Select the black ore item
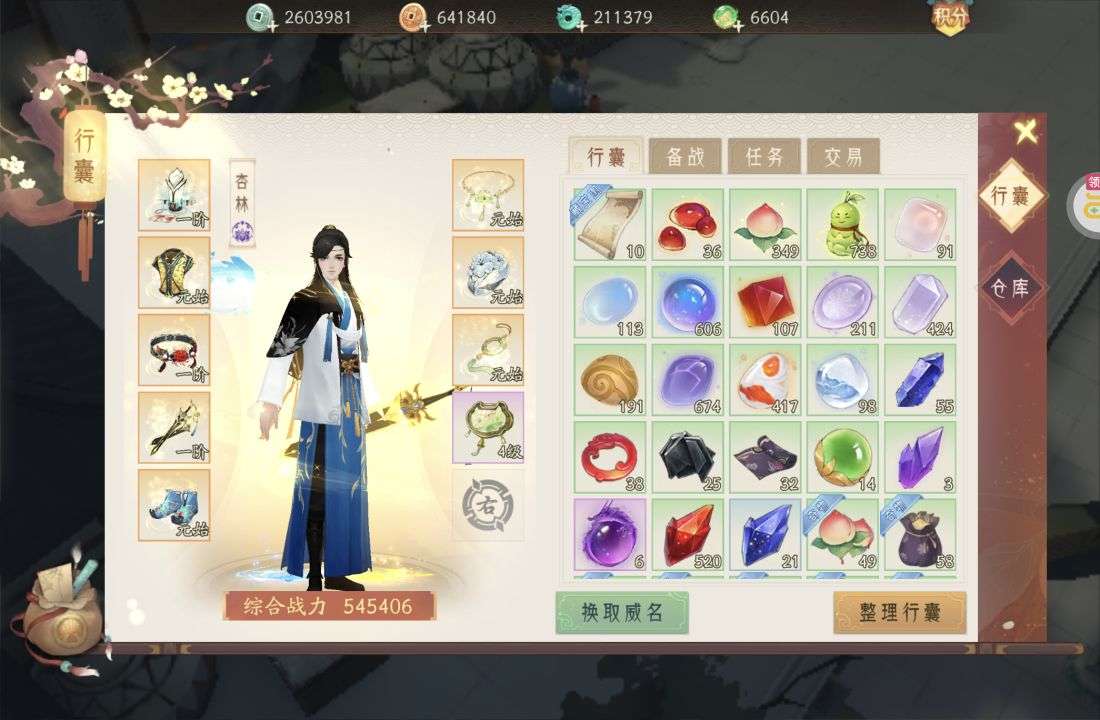The height and width of the screenshot is (720, 1100). coord(687,458)
